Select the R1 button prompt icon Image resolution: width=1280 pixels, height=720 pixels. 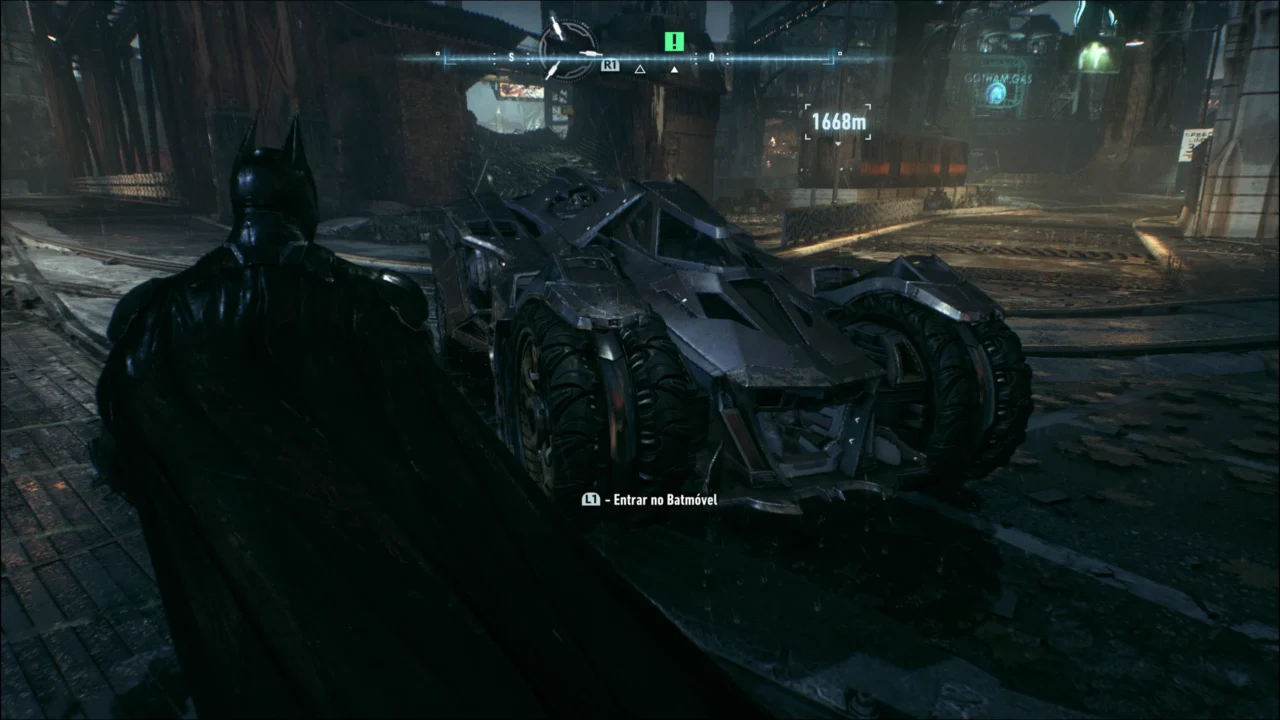click(611, 66)
